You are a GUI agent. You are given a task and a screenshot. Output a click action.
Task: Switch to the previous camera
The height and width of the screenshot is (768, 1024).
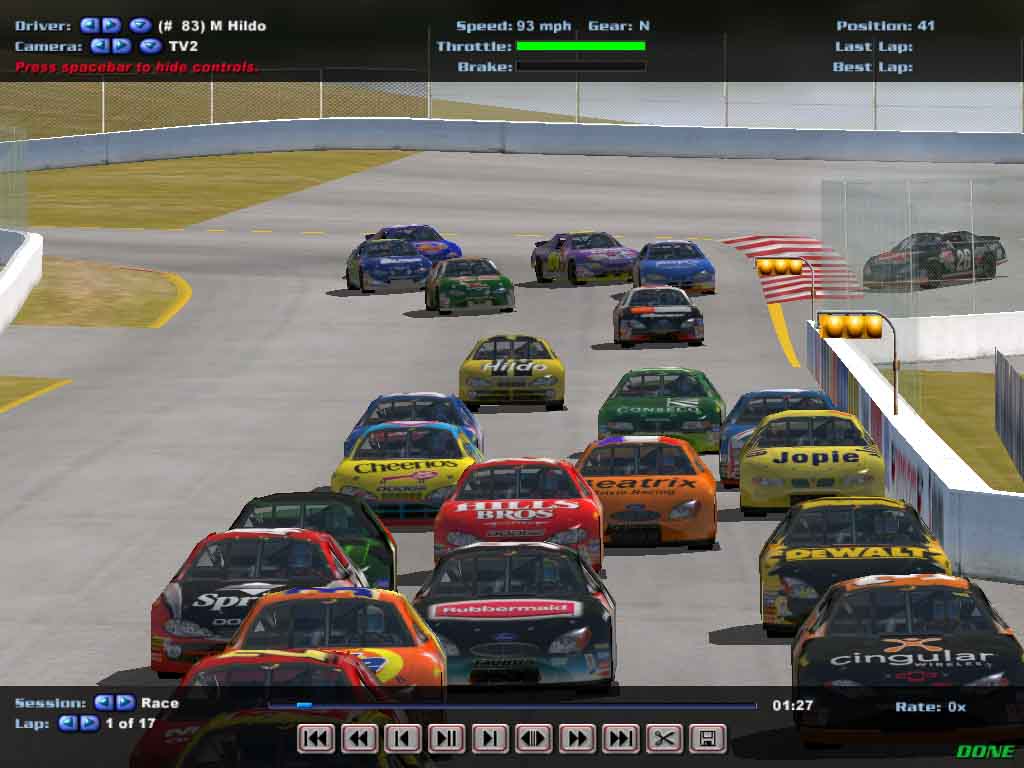[99, 45]
